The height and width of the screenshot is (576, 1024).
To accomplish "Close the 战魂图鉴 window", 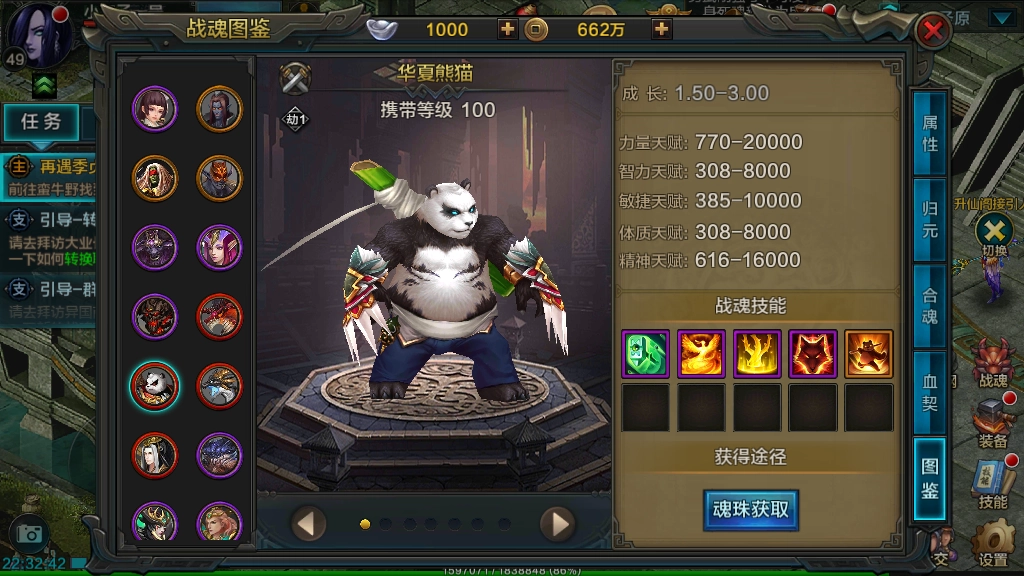I will click(x=932, y=31).
